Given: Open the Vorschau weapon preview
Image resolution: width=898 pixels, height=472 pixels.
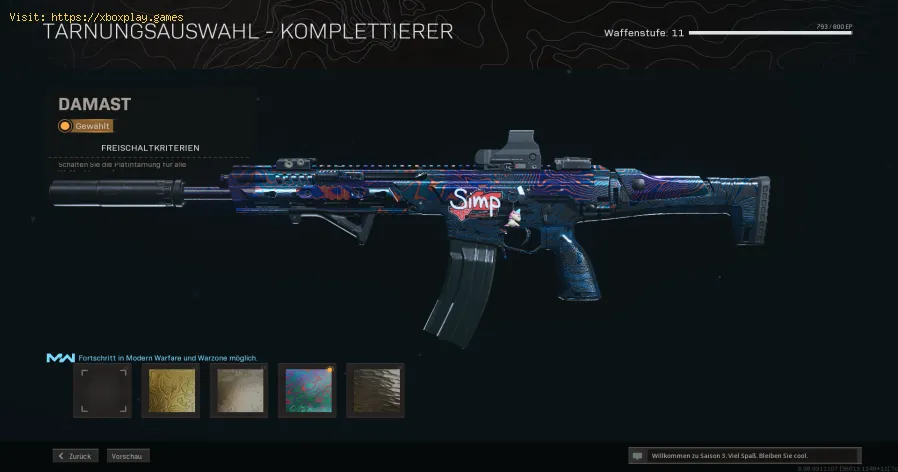Looking at the screenshot, I should click(128, 456).
